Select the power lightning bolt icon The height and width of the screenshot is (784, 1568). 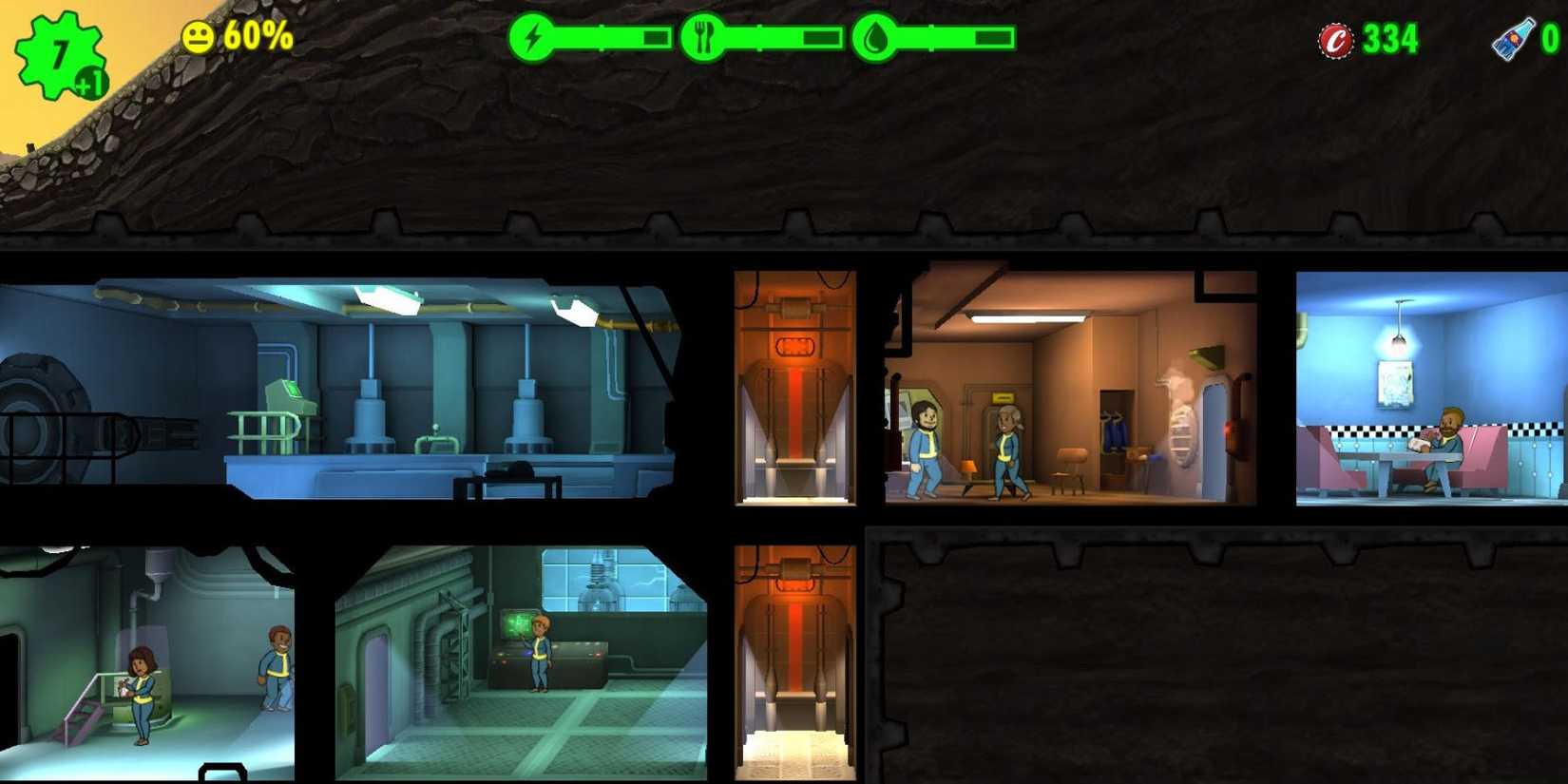tap(532, 38)
